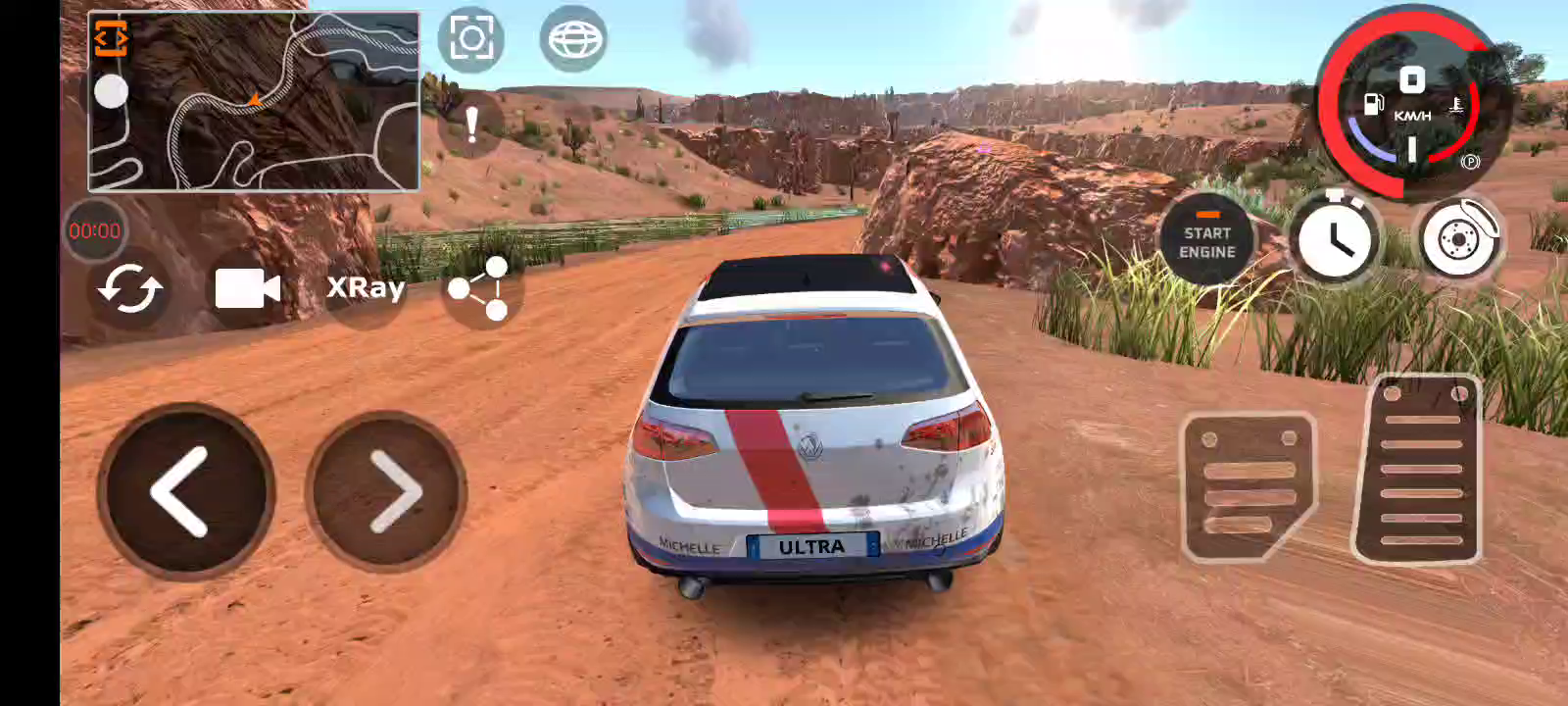Activate the stopwatch timer button
Screen dimensions: 1568x706
(x=1334, y=238)
